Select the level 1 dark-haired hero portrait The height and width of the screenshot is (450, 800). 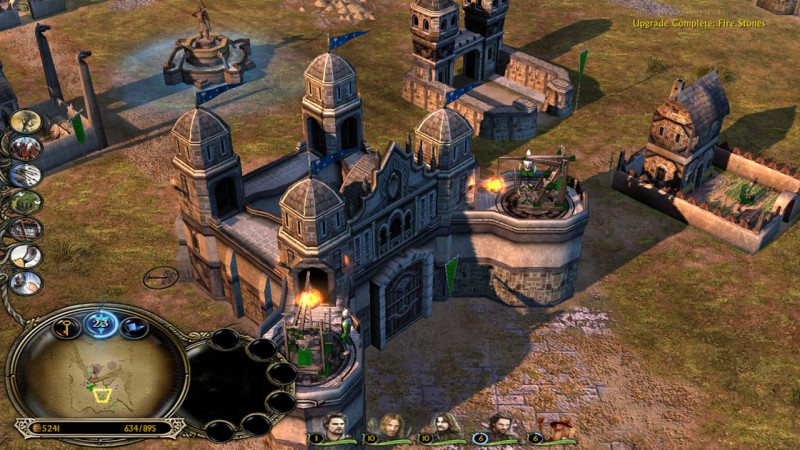[337, 427]
